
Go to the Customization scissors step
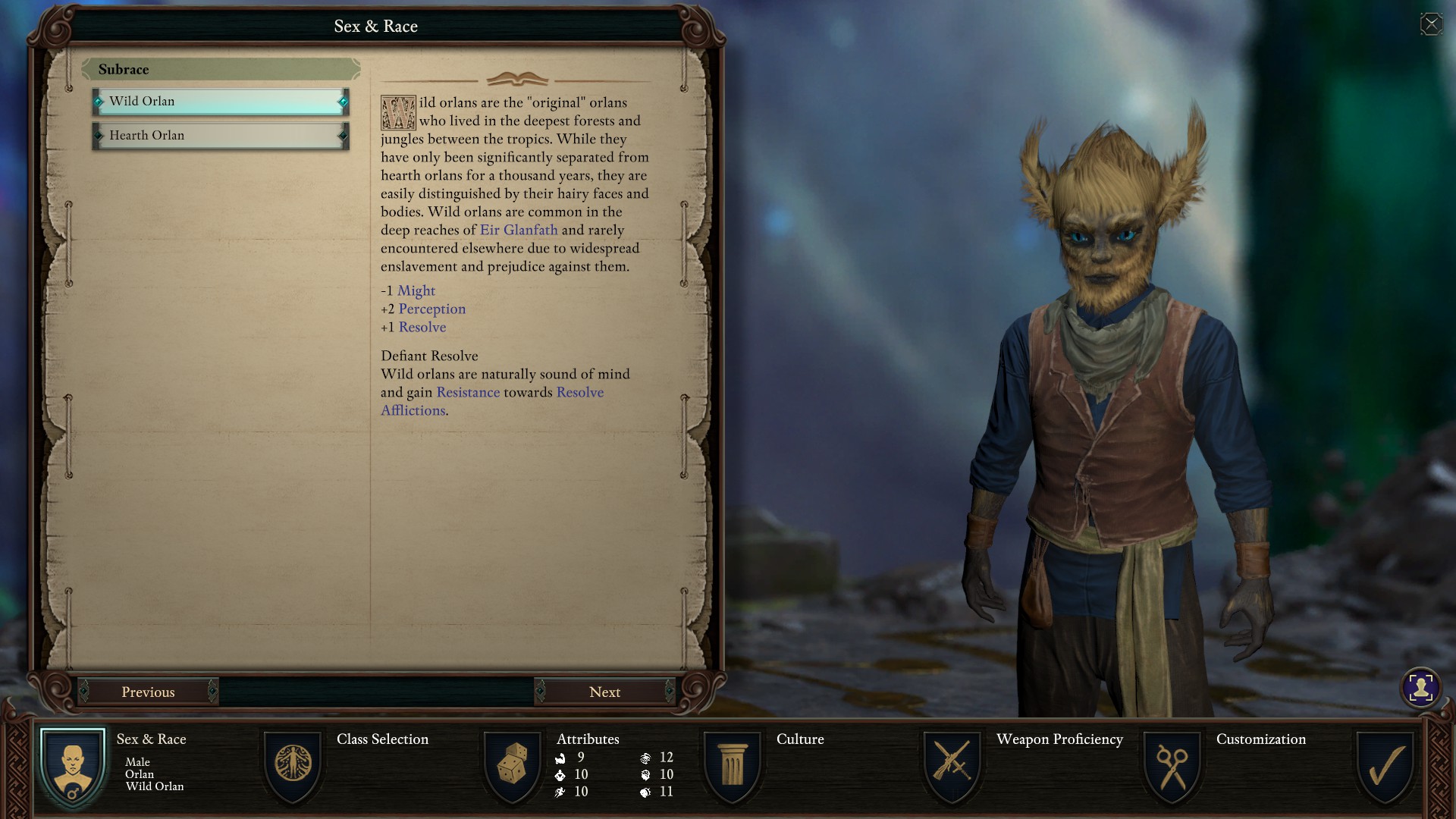click(1172, 766)
